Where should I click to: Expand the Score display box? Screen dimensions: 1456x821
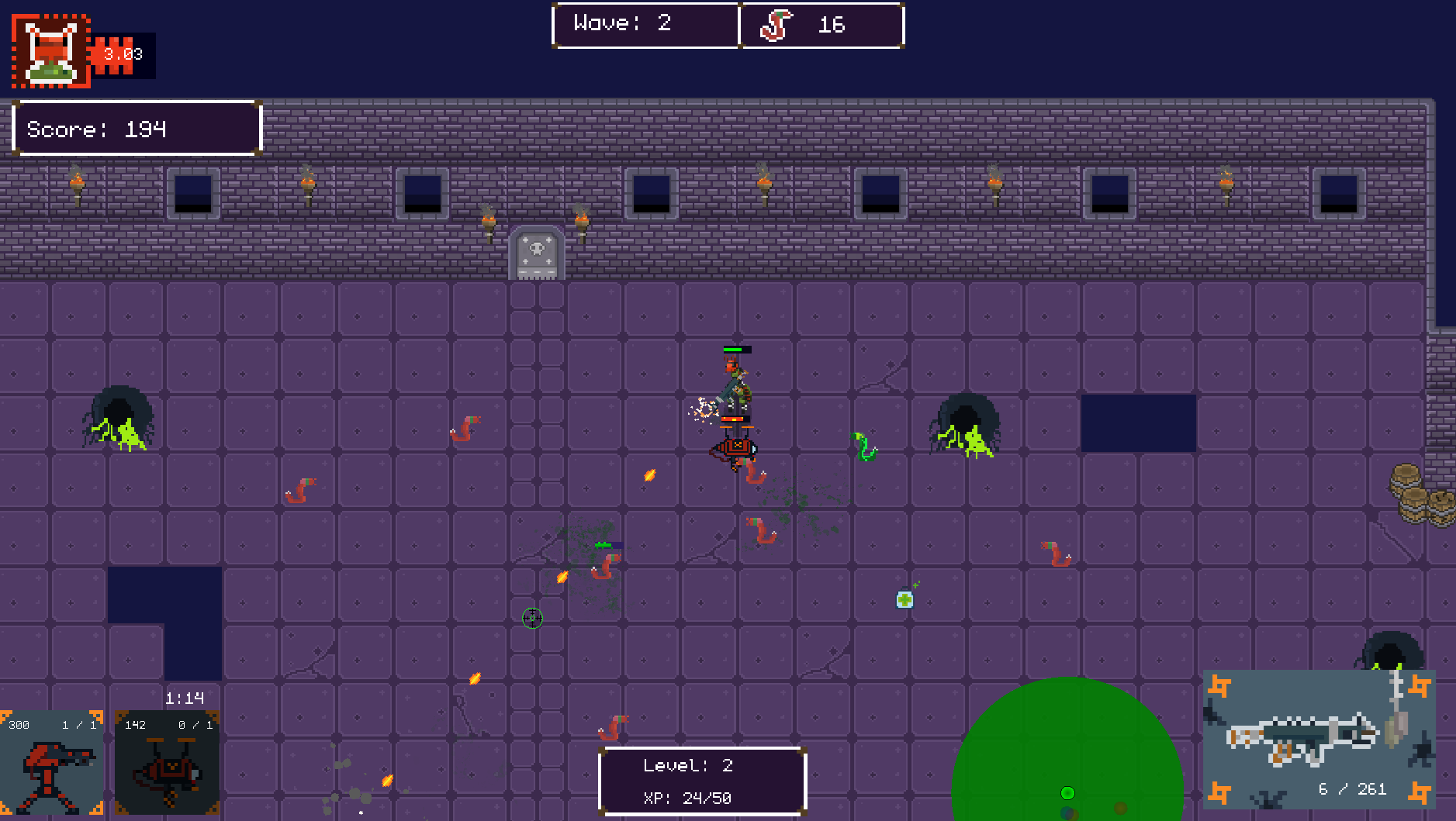[137, 128]
